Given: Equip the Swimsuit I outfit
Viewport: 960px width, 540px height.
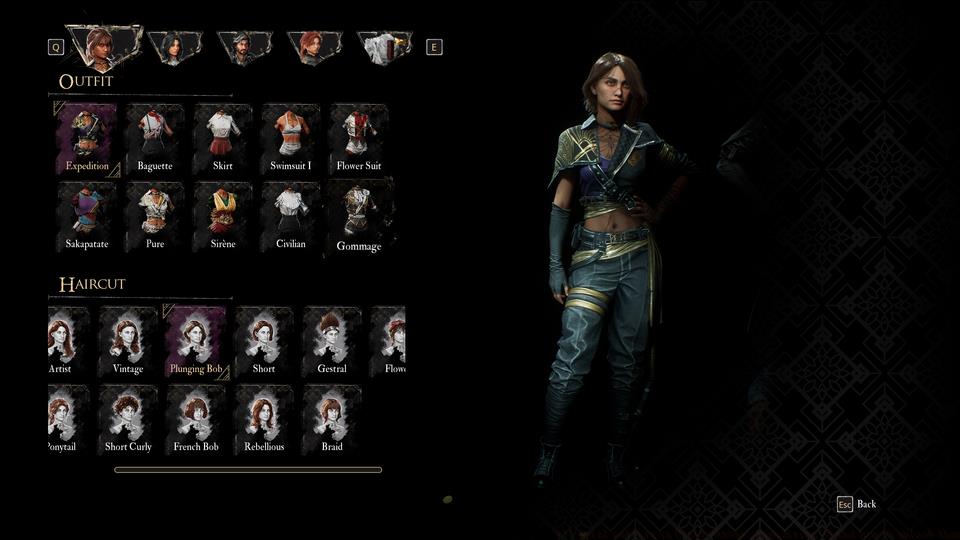Looking at the screenshot, I should [x=291, y=139].
